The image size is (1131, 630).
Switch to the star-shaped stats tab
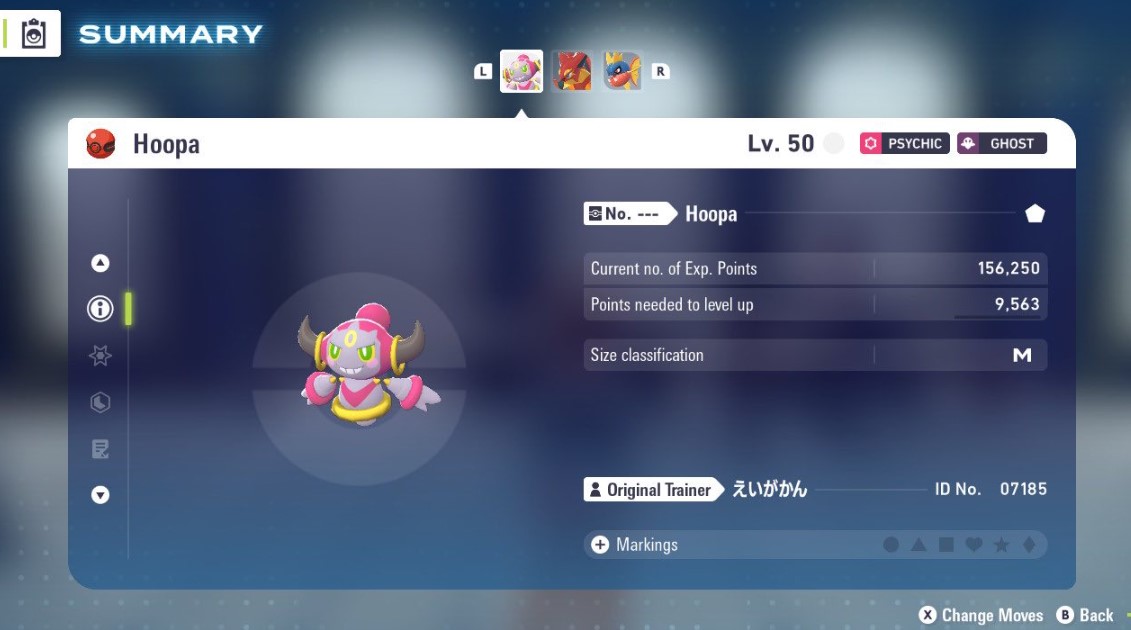point(100,355)
